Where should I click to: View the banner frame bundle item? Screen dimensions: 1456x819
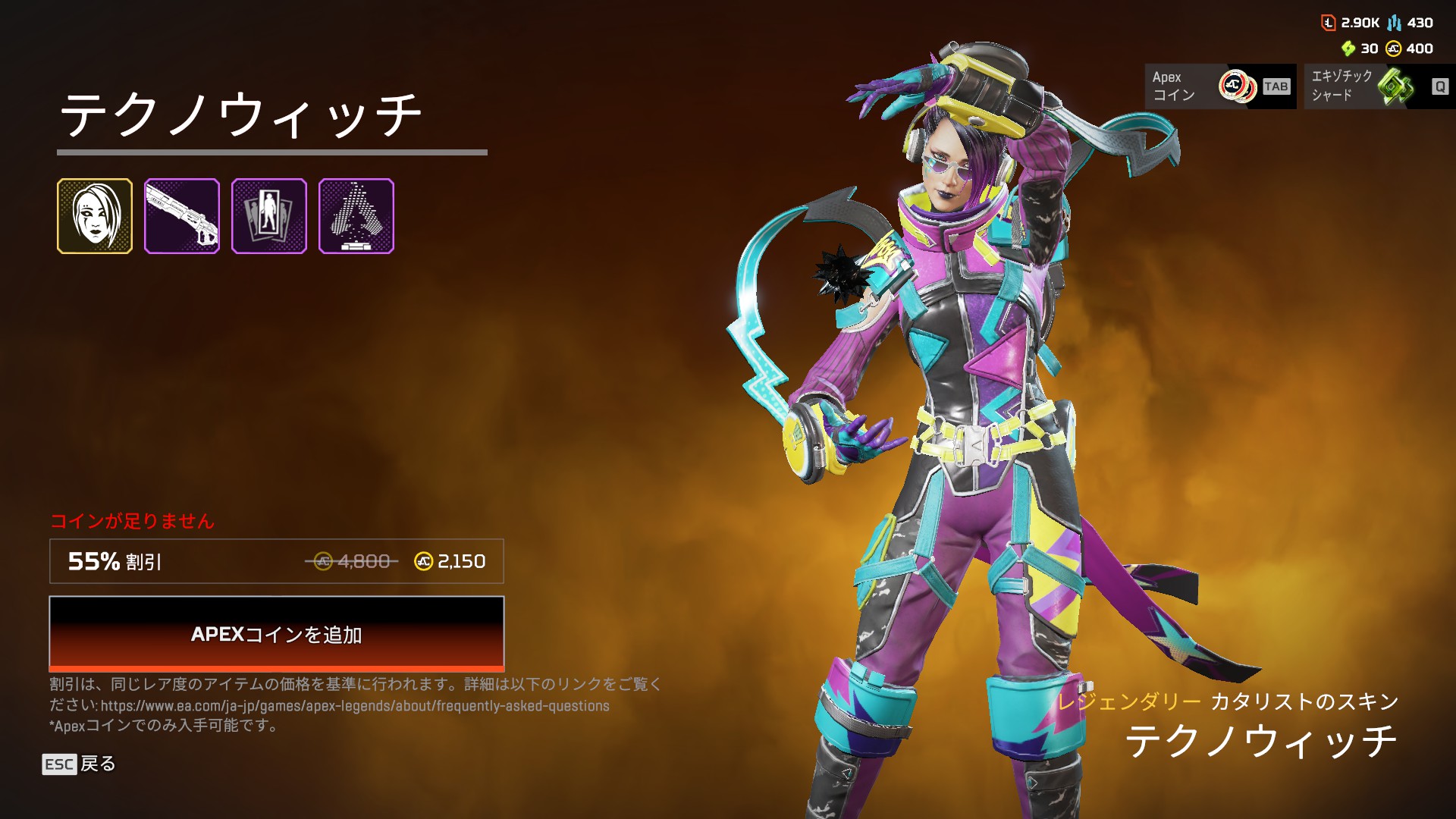(269, 216)
